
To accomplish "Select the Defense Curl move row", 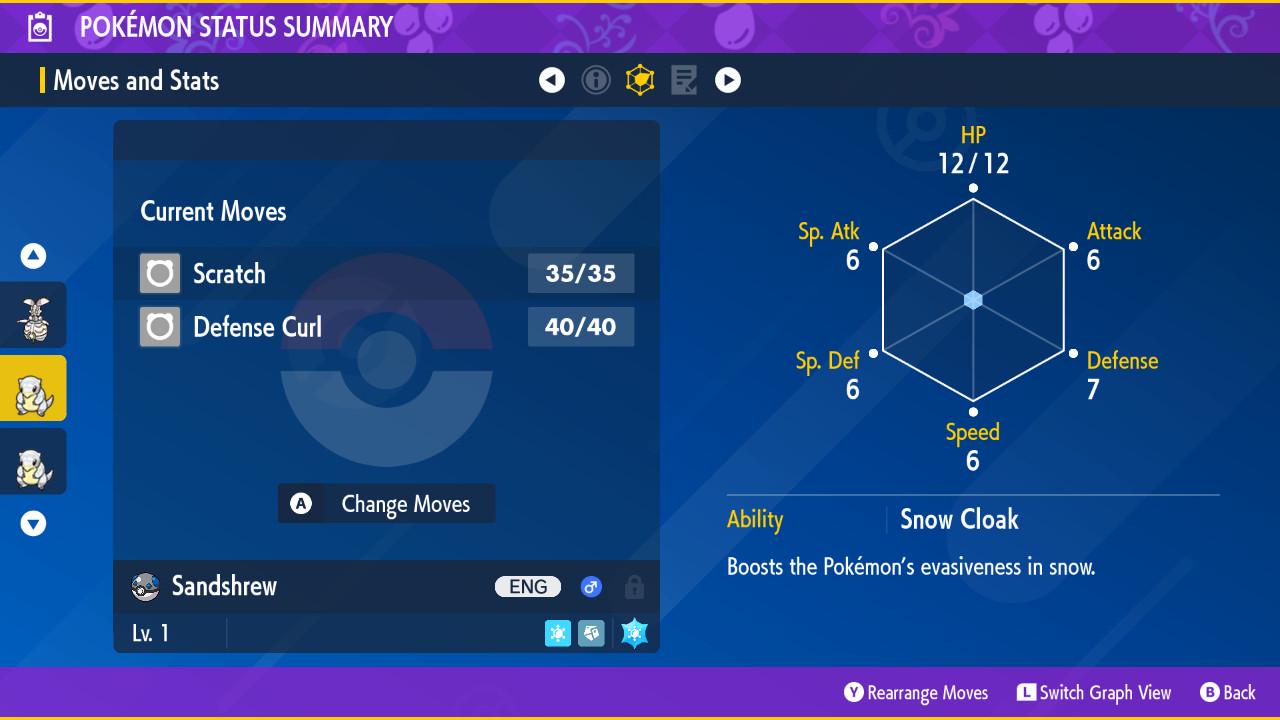I will [x=386, y=327].
